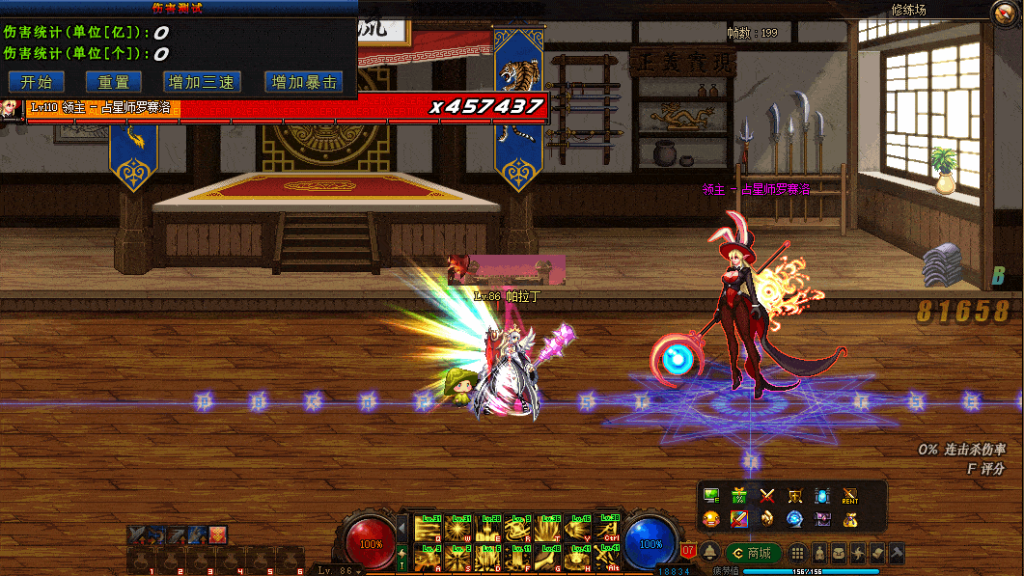
Task: Open the hammer icon in bottom menu
Action: coord(897,553)
